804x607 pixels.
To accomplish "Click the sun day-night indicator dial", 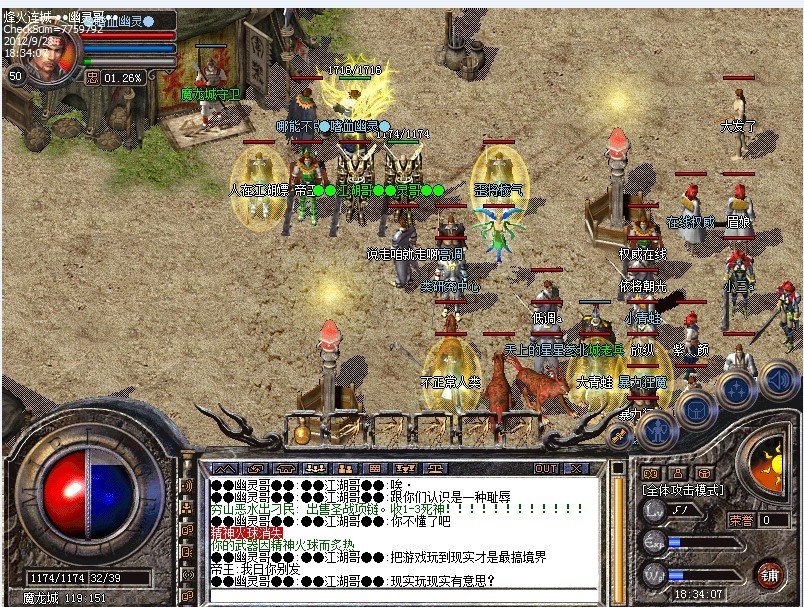I will click(x=771, y=470).
